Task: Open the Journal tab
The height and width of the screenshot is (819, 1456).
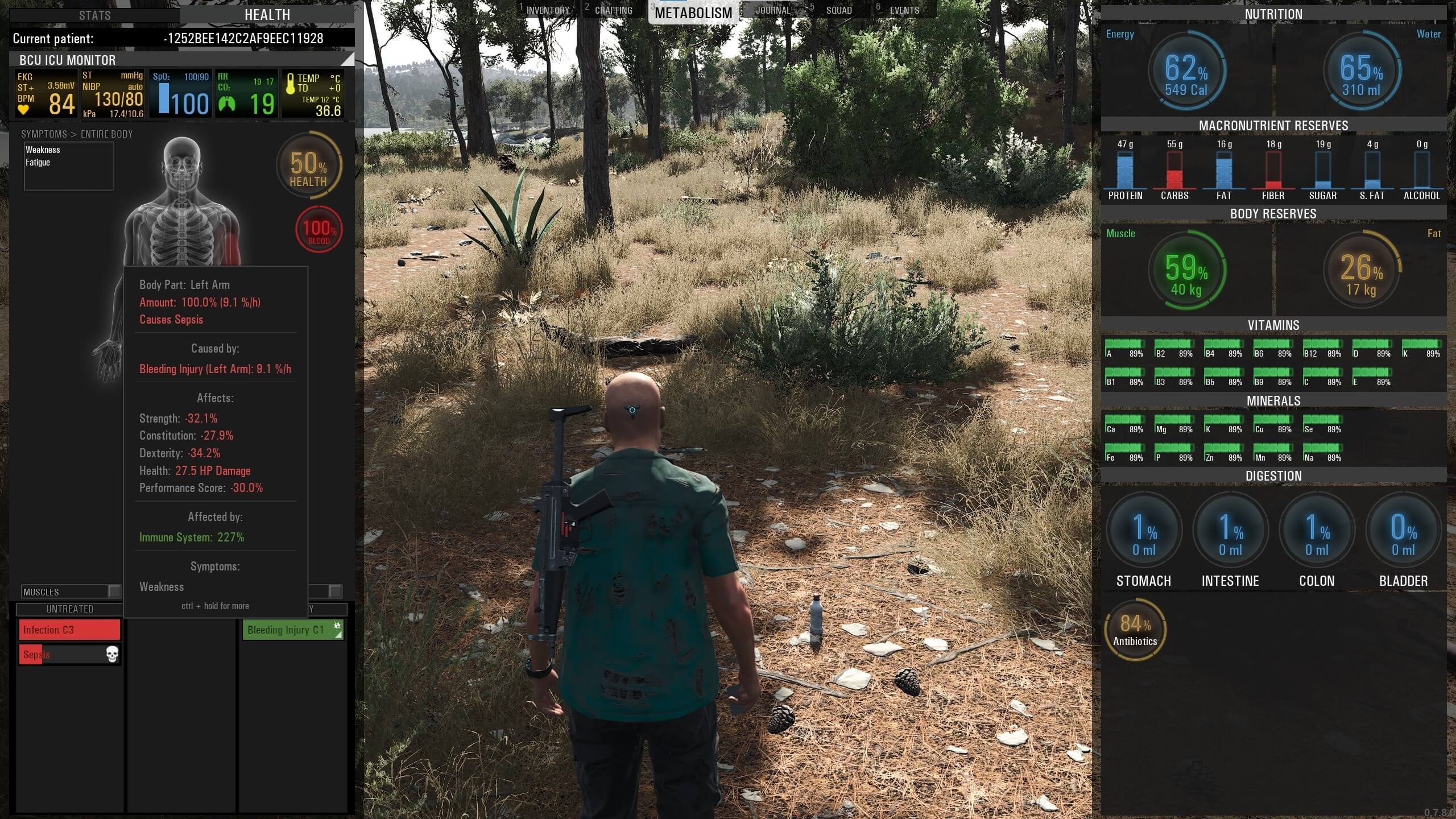Action: click(772, 10)
